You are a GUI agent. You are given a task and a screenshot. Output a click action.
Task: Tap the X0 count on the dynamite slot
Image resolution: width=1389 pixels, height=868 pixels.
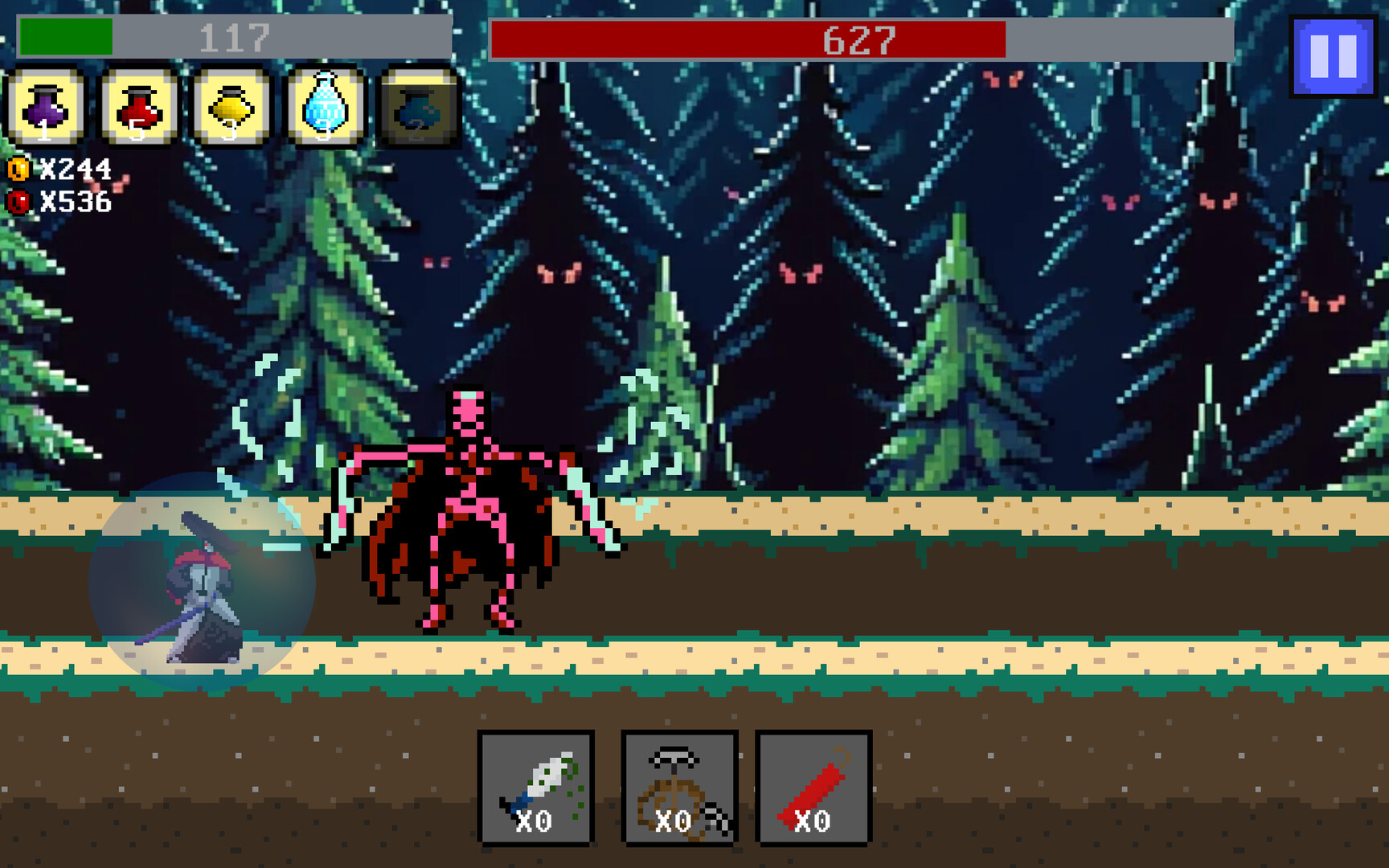tap(812, 821)
